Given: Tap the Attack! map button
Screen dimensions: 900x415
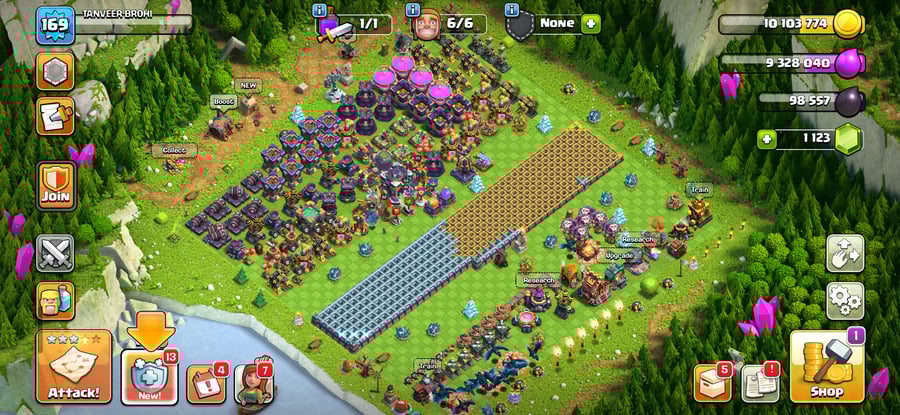Looking at the screenshot, I should point(73,367).
